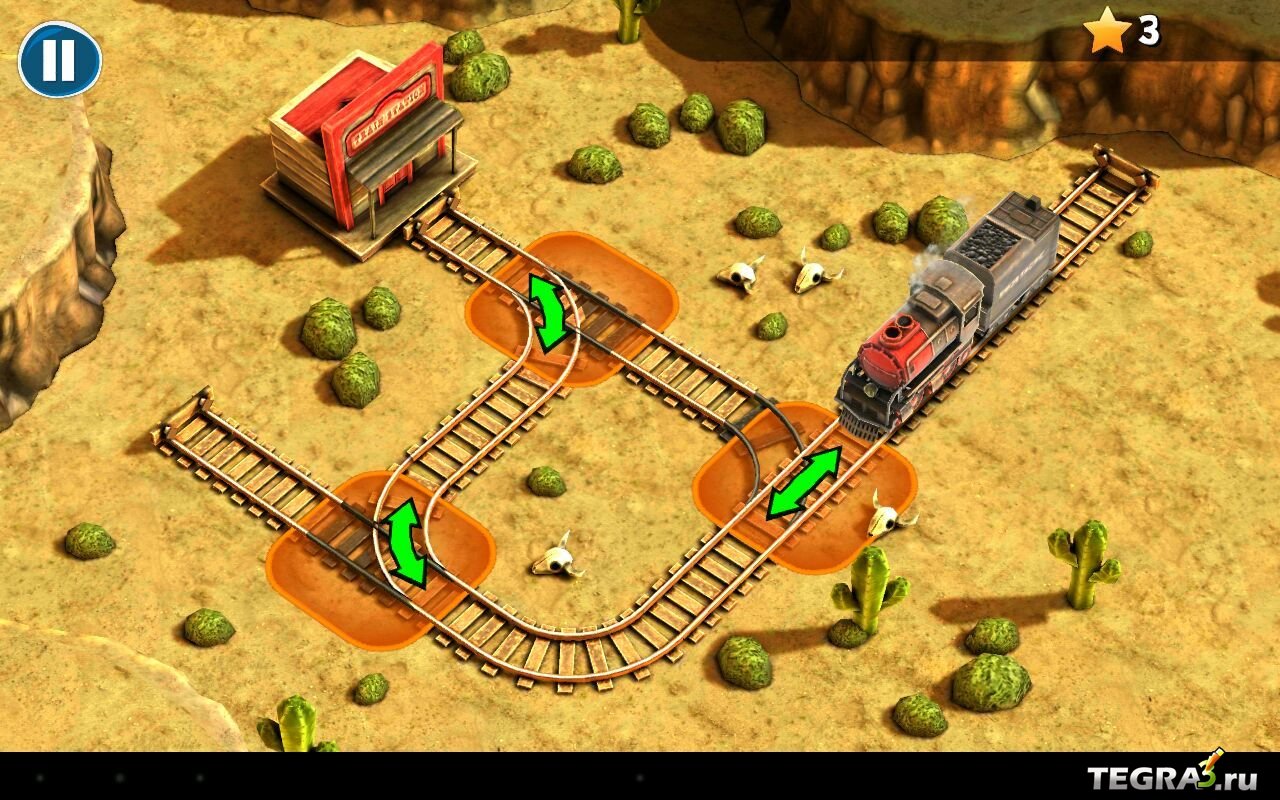Toggle the track switch by the dead-end siding
This screenshot has width=1280, height=800.
406,542
